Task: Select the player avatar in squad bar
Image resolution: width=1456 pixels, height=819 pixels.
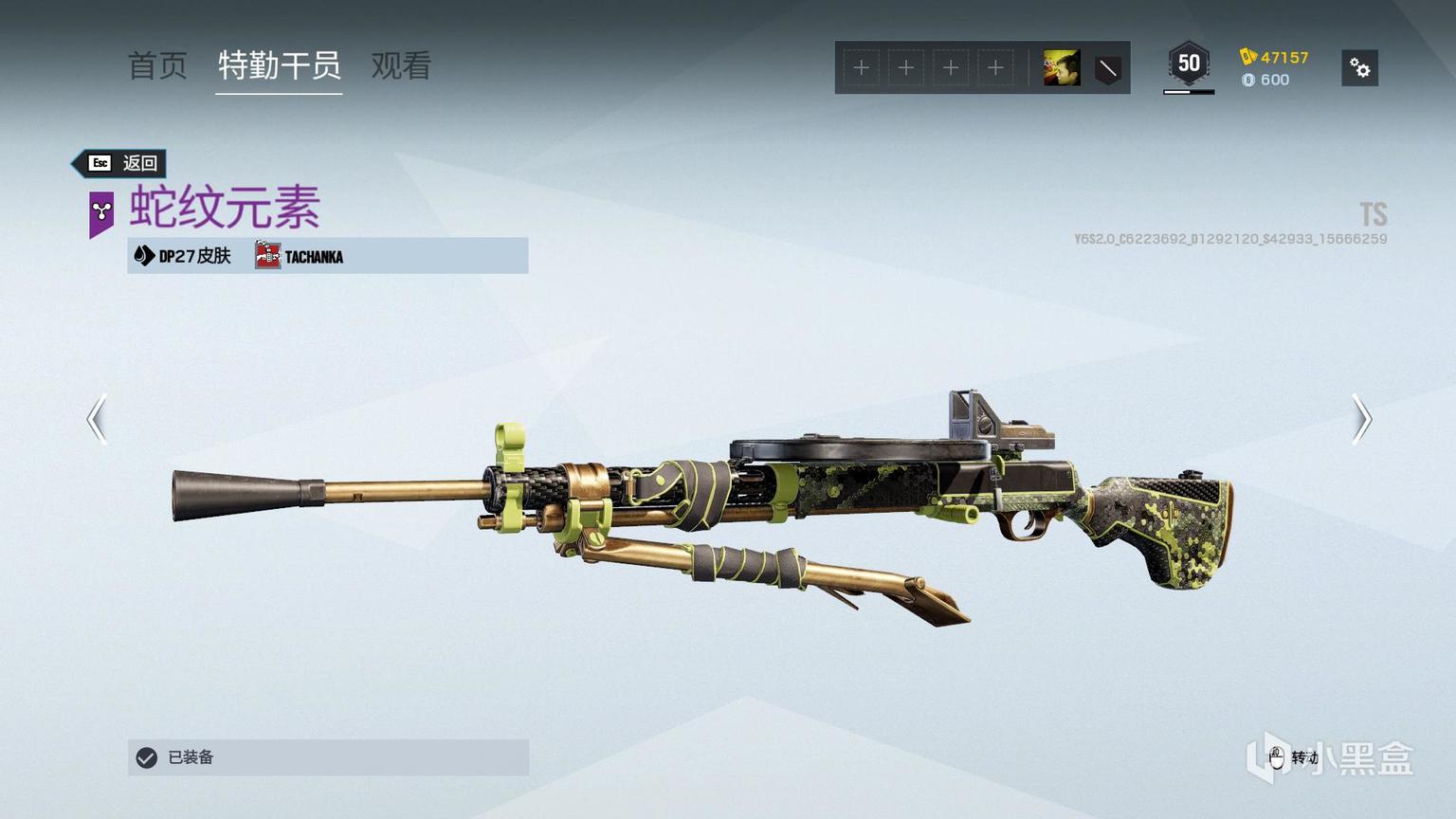Action: [1062, 68]
